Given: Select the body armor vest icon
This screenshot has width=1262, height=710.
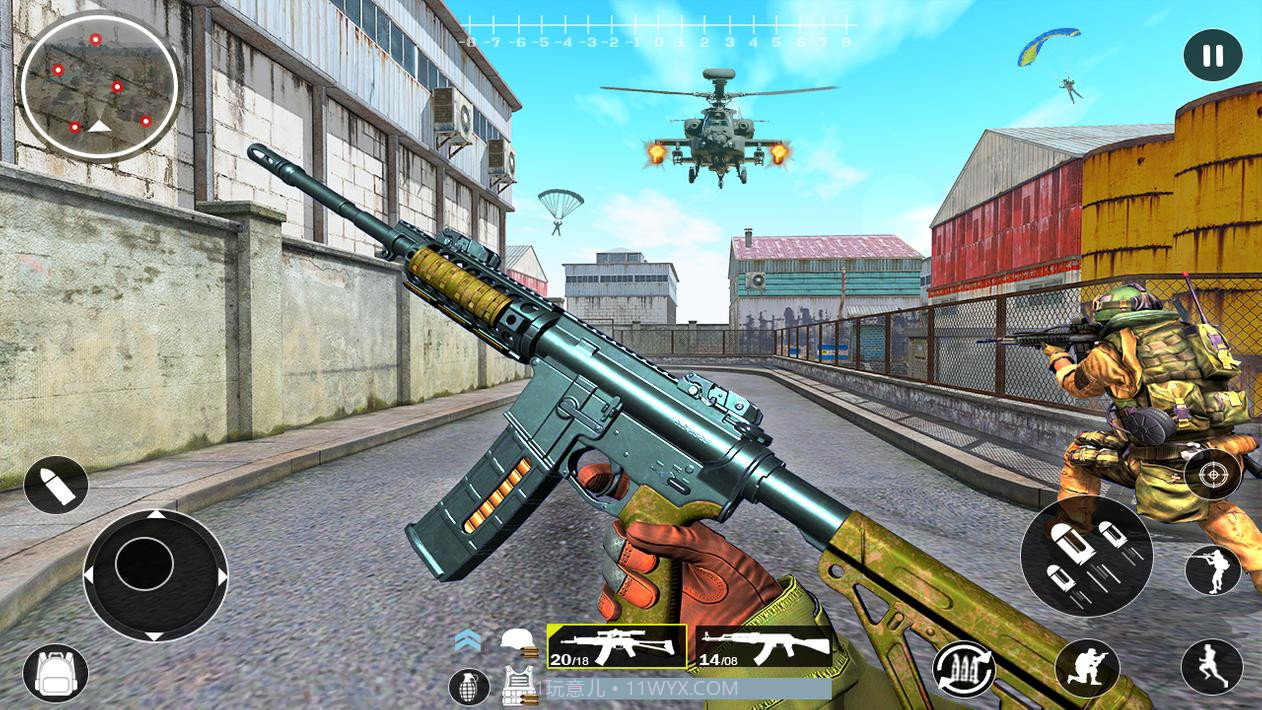Looking at the screenshot, I should point(517,684).
